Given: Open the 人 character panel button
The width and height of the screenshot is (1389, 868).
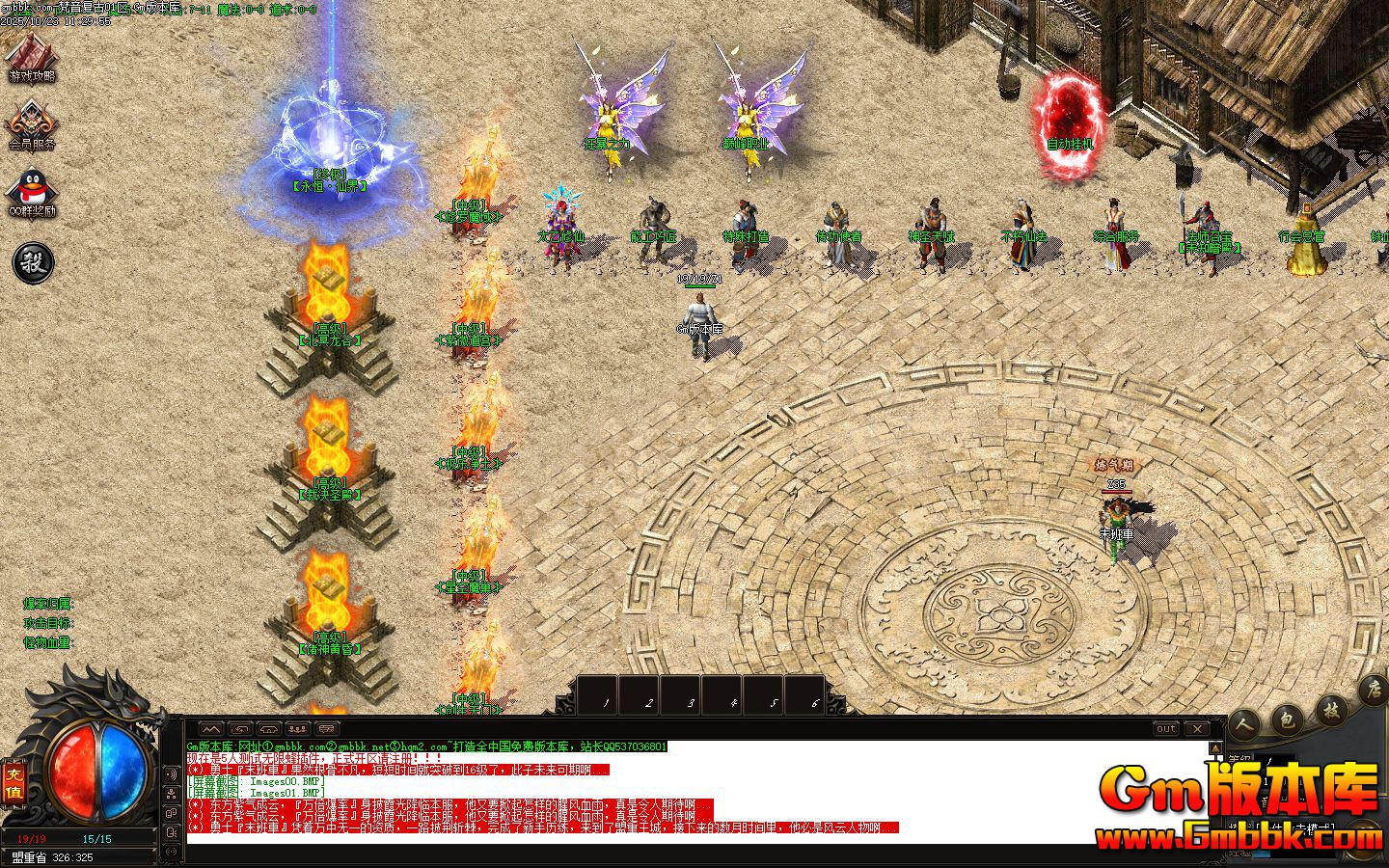Looking at the screenshot, I should point(1245,724).
